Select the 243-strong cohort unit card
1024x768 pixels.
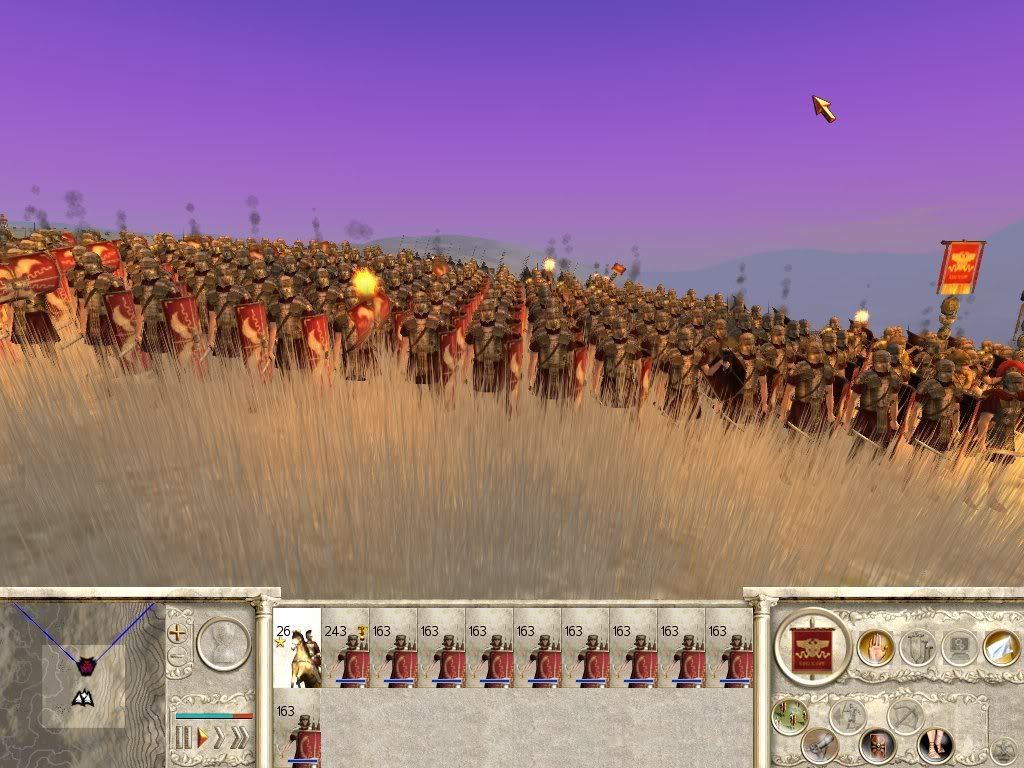pyautogui.click(x=345, y=647)
